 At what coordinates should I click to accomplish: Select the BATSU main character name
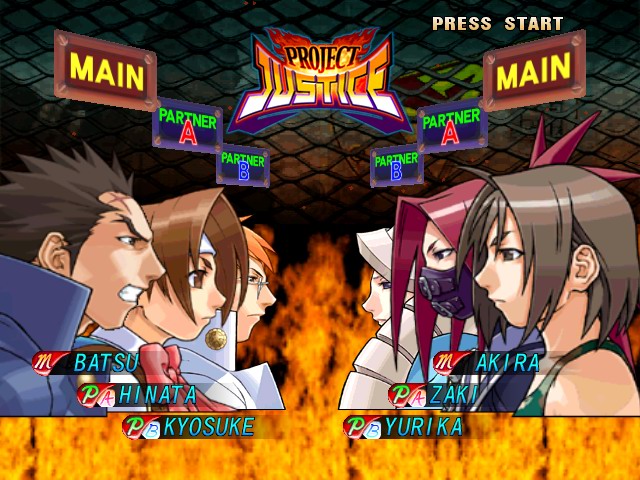105,361
